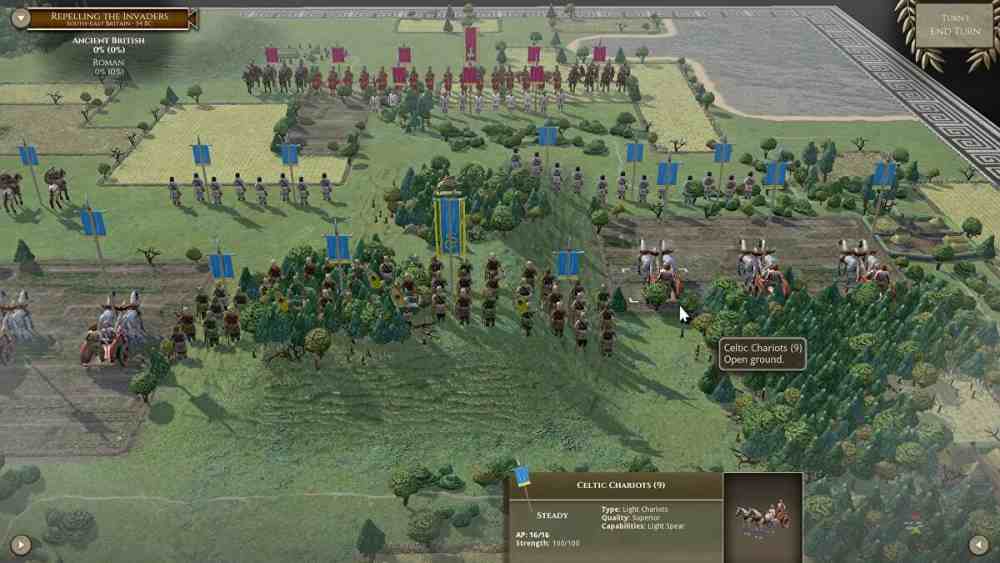Select the Celtic Chariots portrait thumbnail
The width and height of the screenshot is (1000, 563).
[x=762, y=516]
